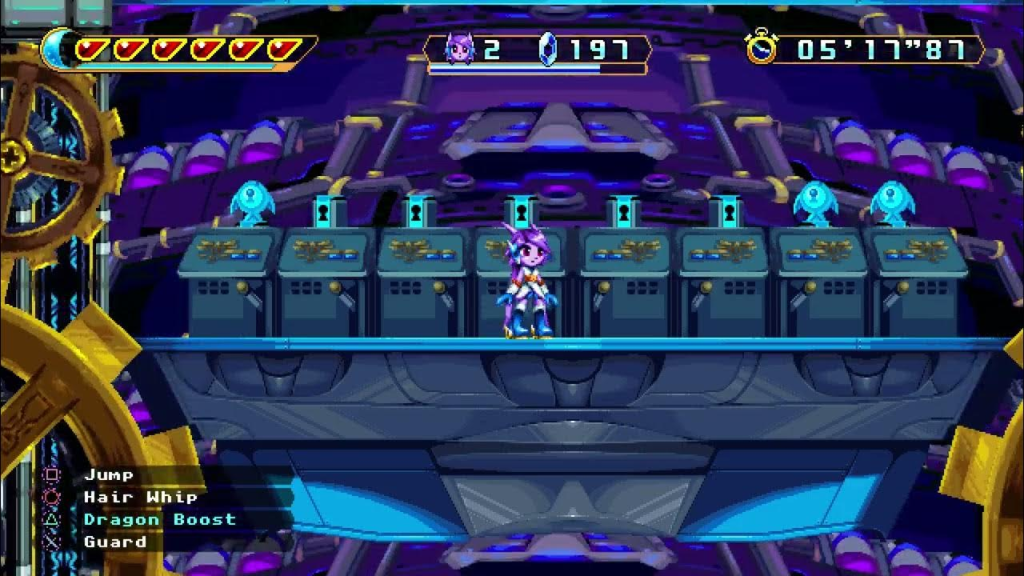1024x576 pixels.
Task: Choose Hair Whip from the move list
Action: tap(140, 497)
